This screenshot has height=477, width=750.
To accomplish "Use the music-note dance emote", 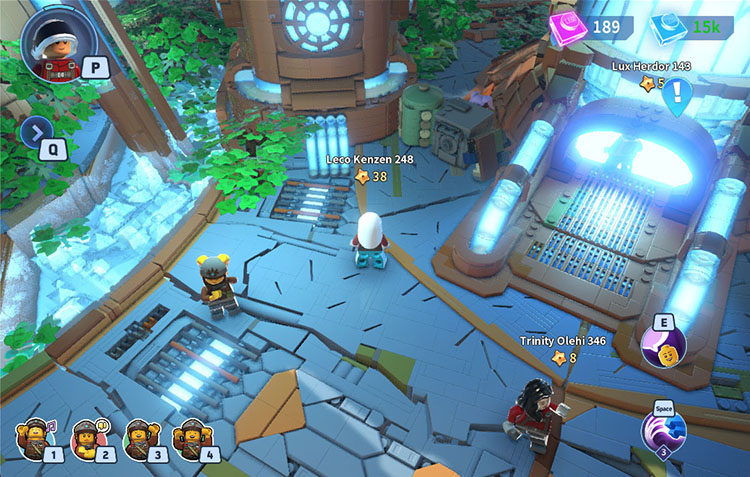I will (x=36, y=437).
